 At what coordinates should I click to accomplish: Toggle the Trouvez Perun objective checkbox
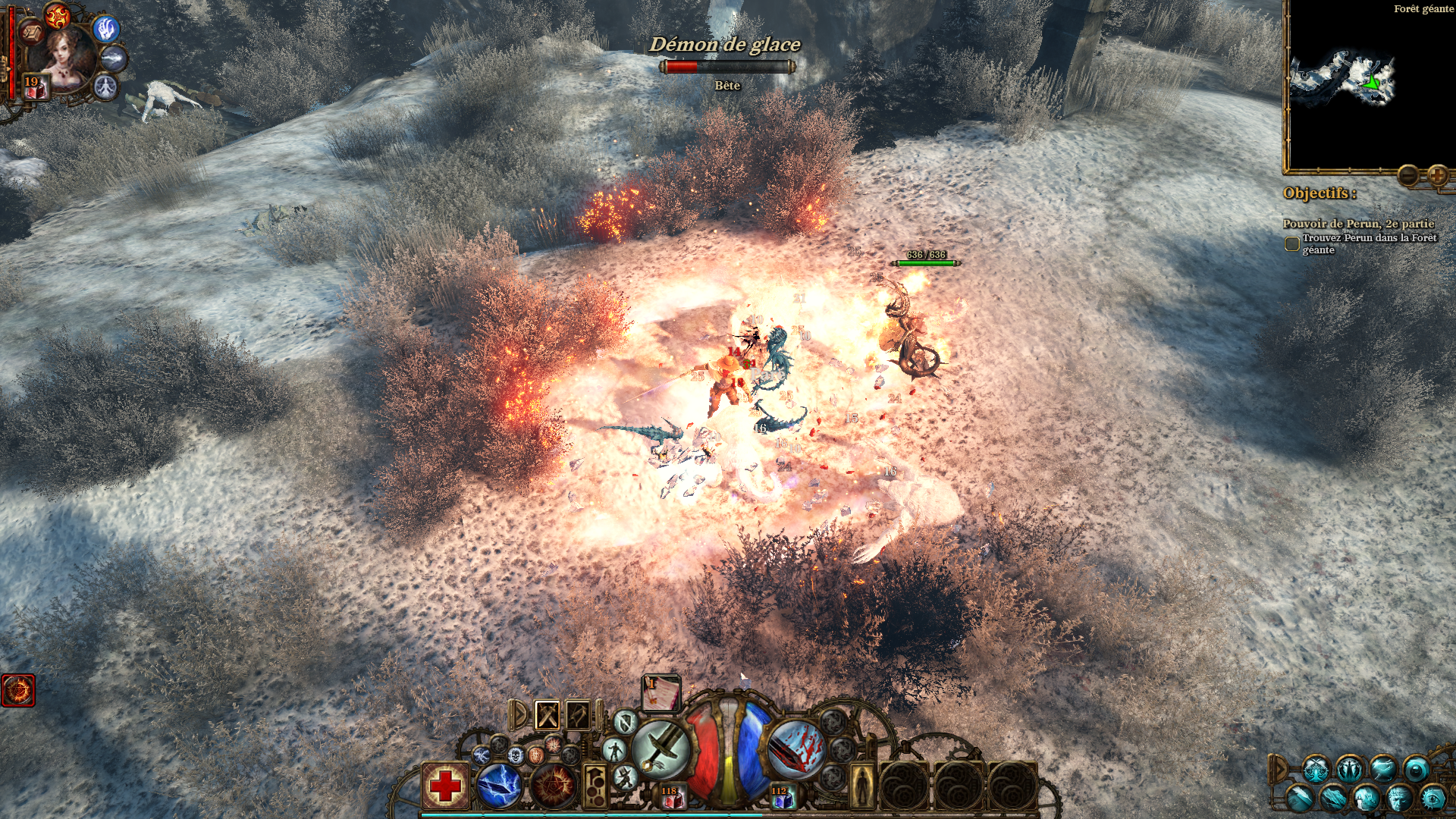(x=1291, y=244)
